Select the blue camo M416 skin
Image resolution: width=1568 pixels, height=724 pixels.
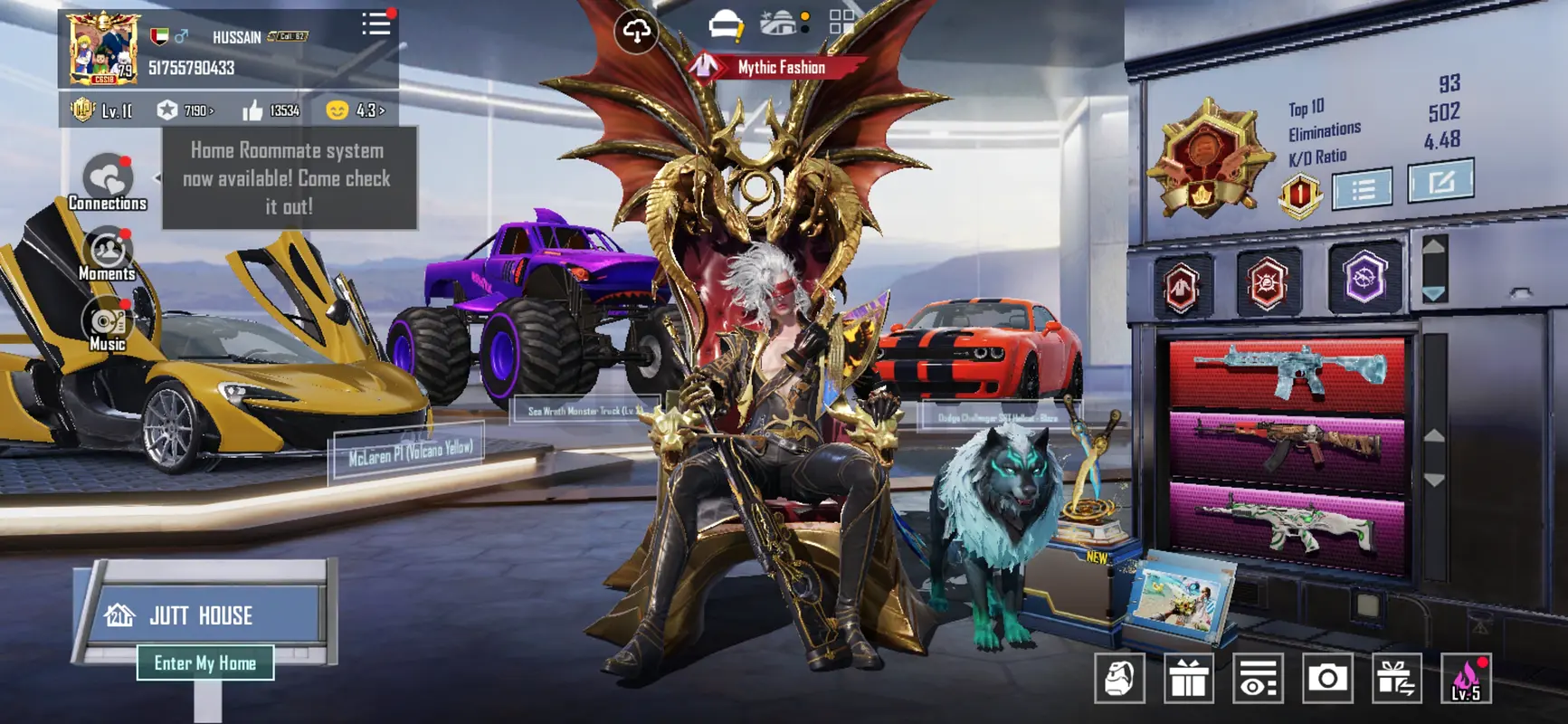pos(1287,371)
